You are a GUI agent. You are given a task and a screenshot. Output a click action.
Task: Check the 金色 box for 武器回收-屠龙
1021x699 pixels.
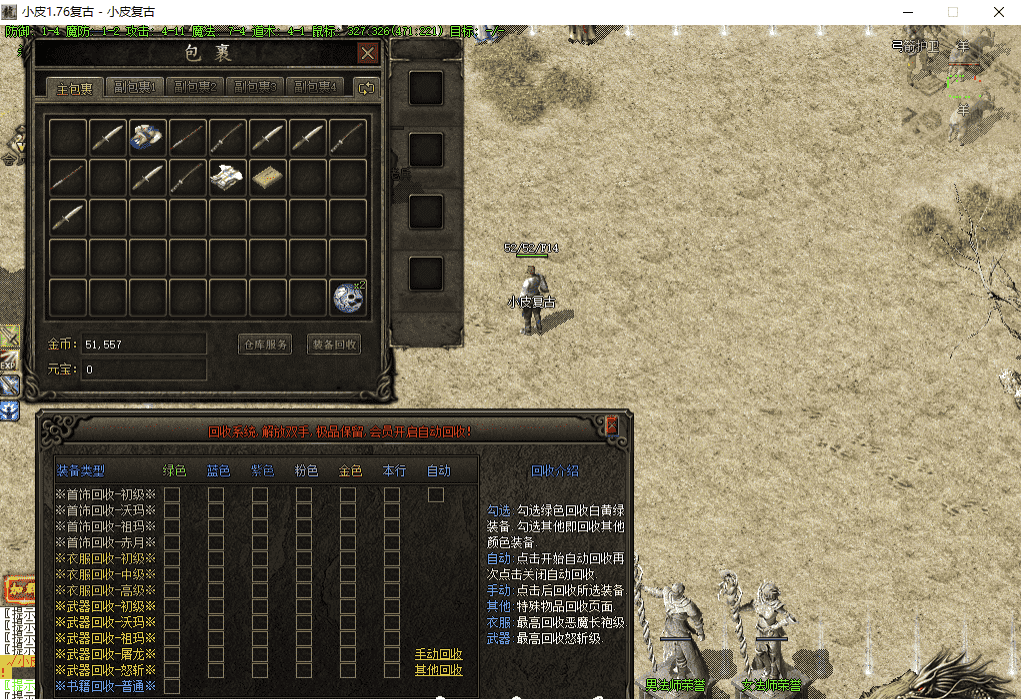click(348, 654)
